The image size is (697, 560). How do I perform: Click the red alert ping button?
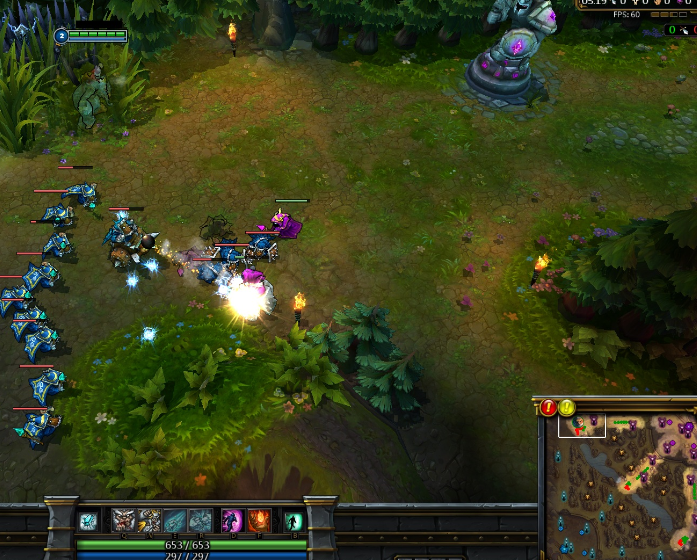point(549,407)
